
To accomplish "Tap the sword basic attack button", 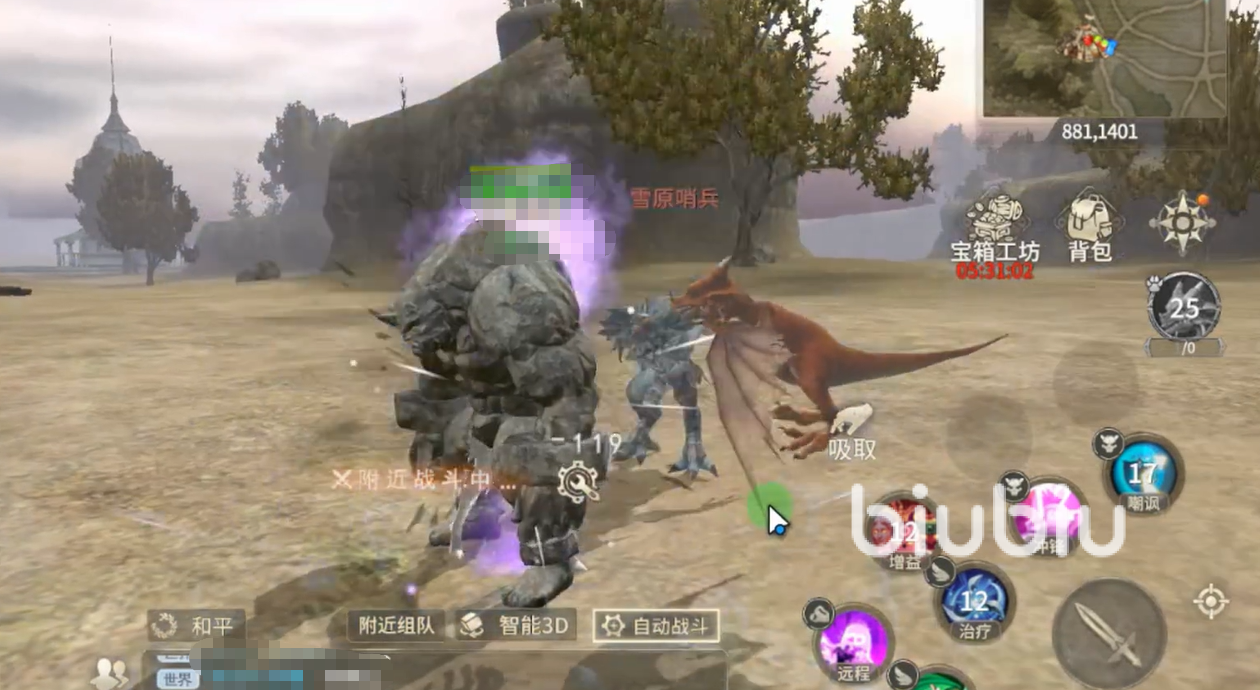I will (x=1109, y=634).
